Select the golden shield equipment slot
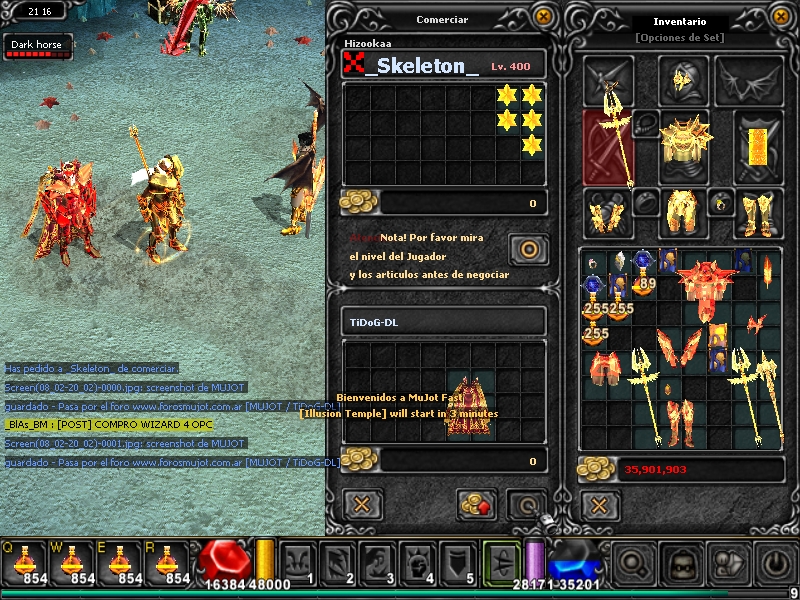The width and height of the screenshot is (800, 600). point(759,143)
